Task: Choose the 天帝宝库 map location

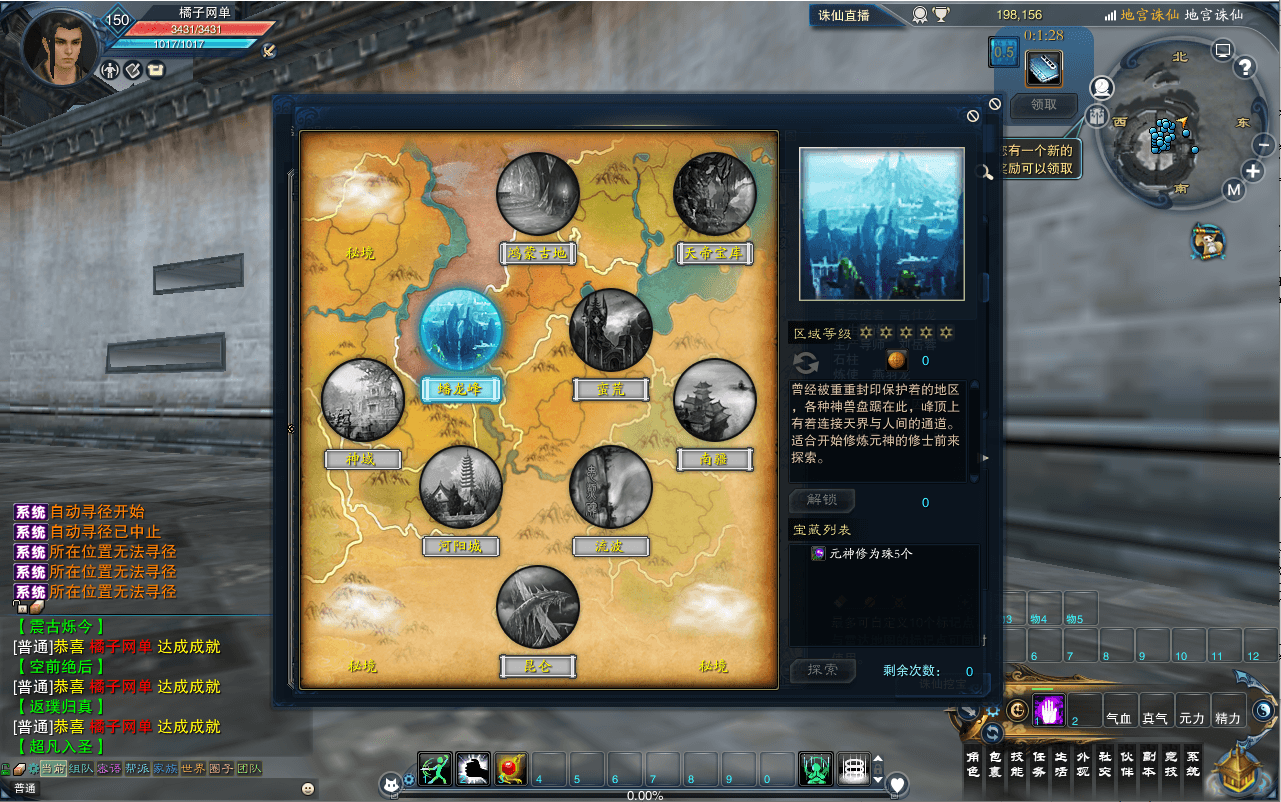Action: click(x=714, y=194)
